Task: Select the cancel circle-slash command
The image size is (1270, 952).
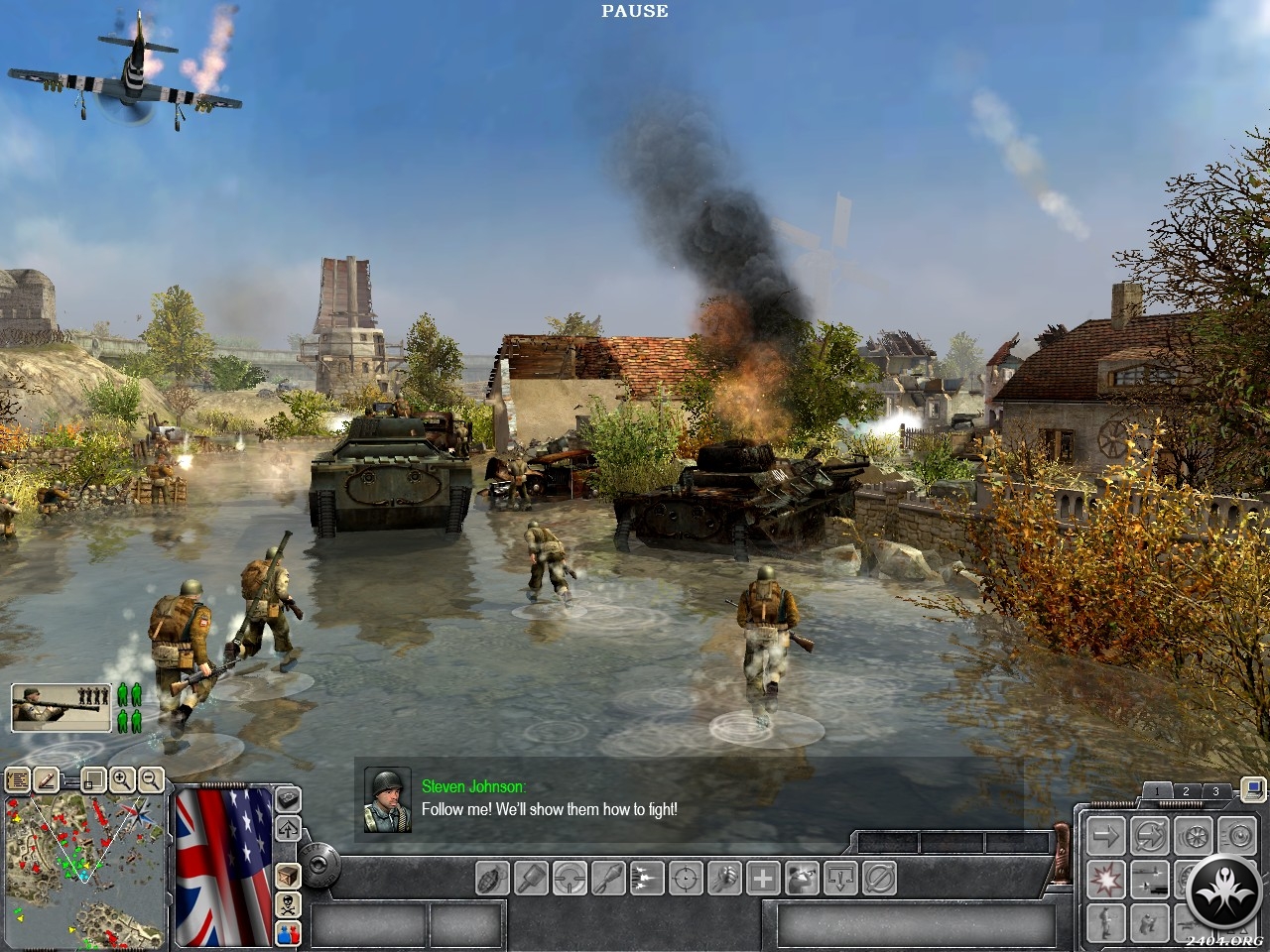Action: pos(879,878)
